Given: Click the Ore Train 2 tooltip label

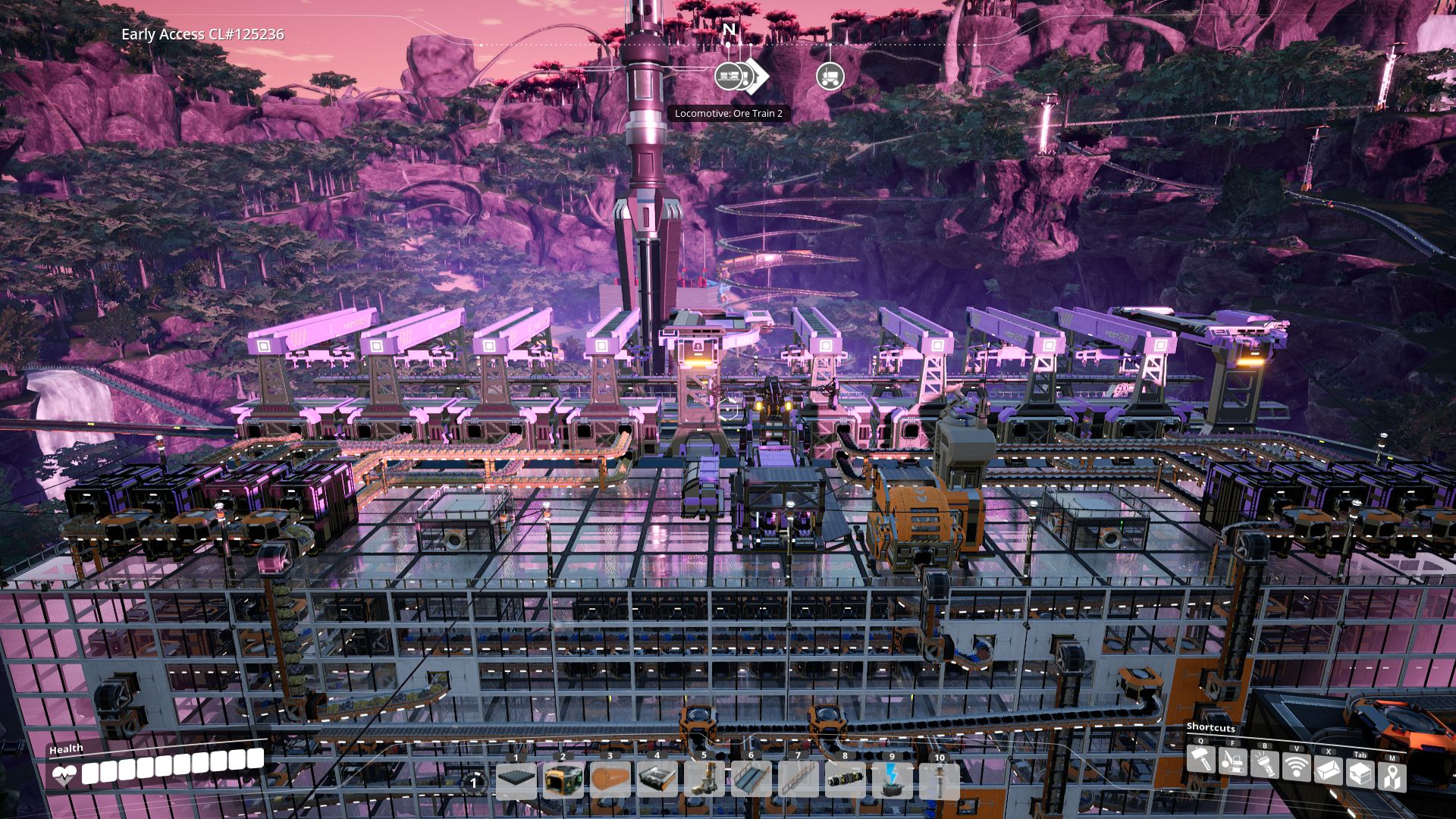Looking at the screenshot, I should point(727,112).
